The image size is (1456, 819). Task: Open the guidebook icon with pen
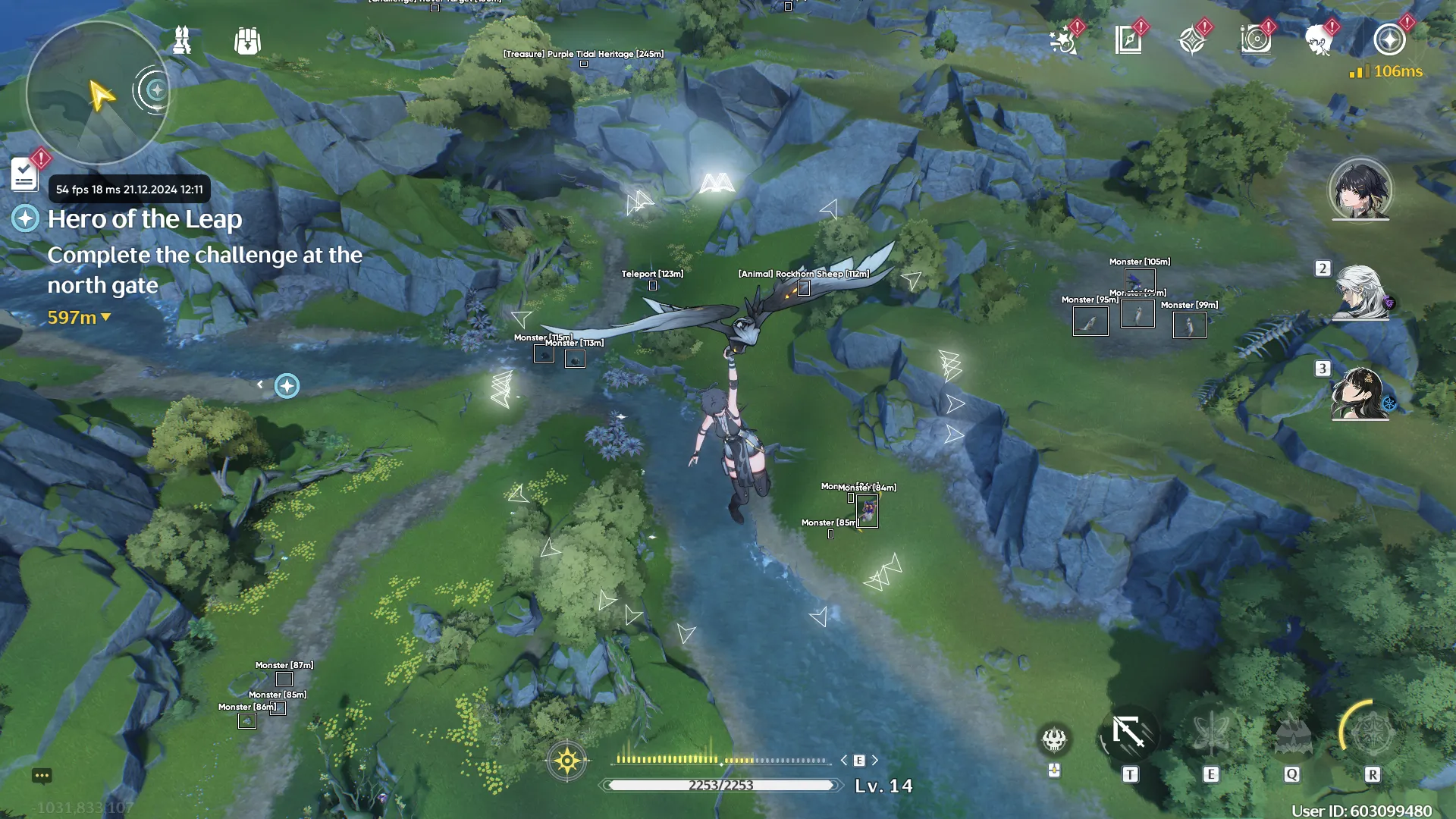point(1128,40)
